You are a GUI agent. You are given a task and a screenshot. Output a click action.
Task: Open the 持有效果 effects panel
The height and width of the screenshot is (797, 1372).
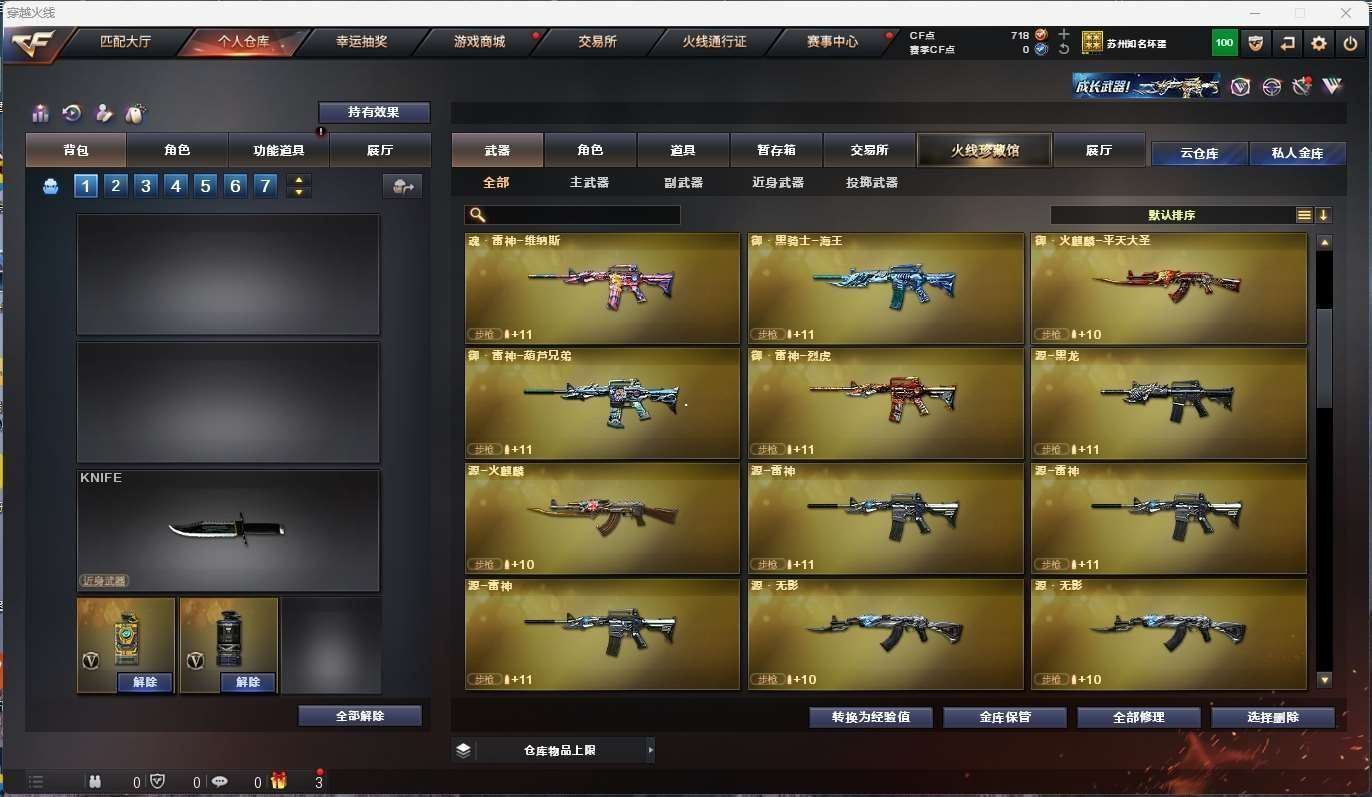coord(374,112)
